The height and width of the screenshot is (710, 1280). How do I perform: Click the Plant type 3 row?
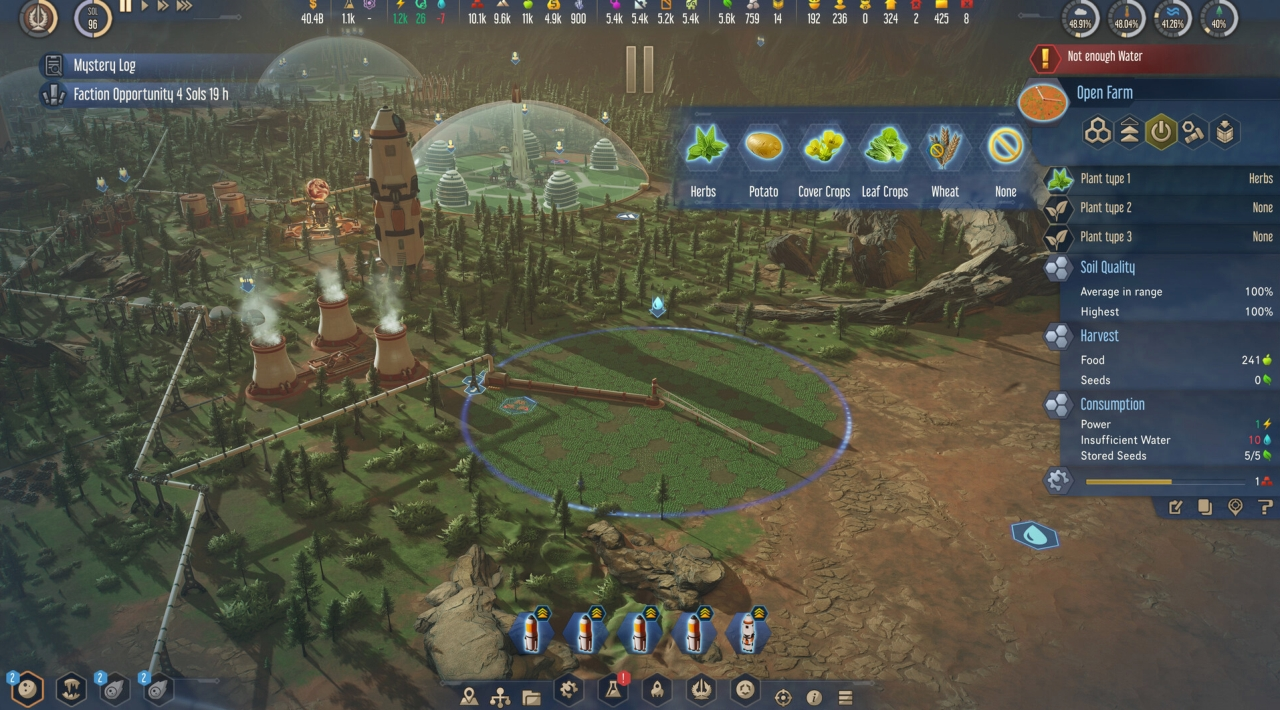pyautogui.click(x=1160, y=237)
